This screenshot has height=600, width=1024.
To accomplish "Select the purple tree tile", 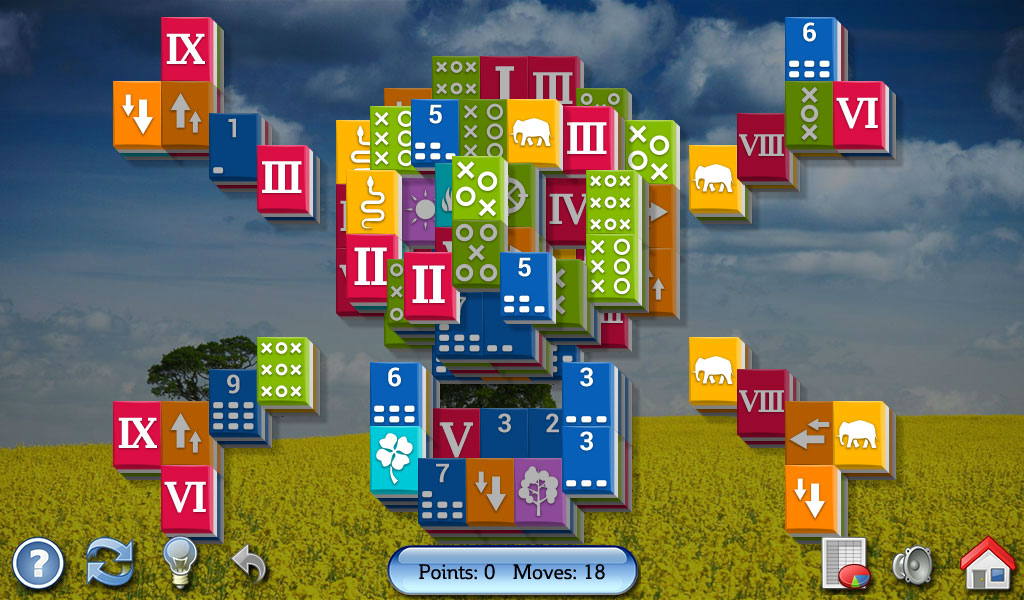I will pyautogui.click(x=538, y=490).
